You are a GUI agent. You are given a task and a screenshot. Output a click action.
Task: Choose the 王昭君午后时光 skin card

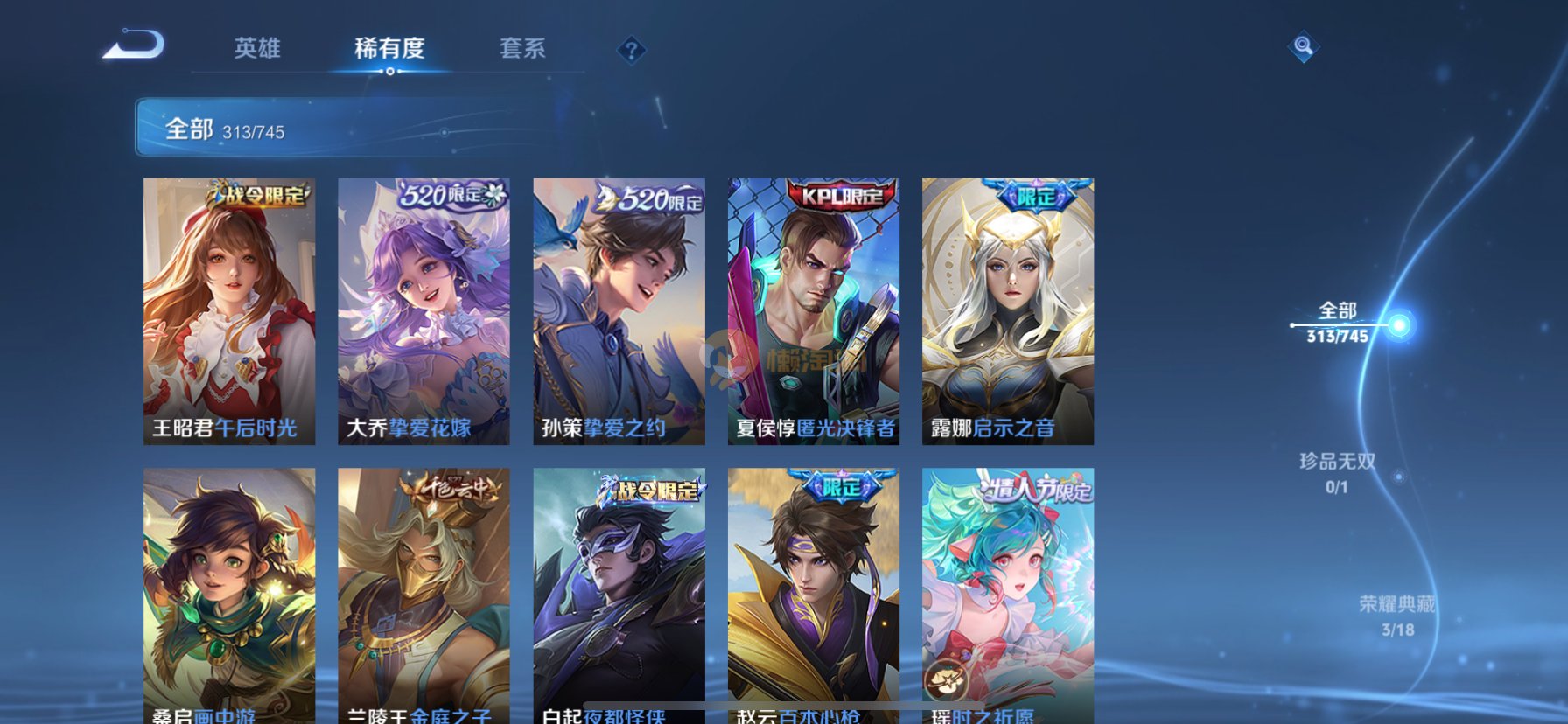click(229, 311)
